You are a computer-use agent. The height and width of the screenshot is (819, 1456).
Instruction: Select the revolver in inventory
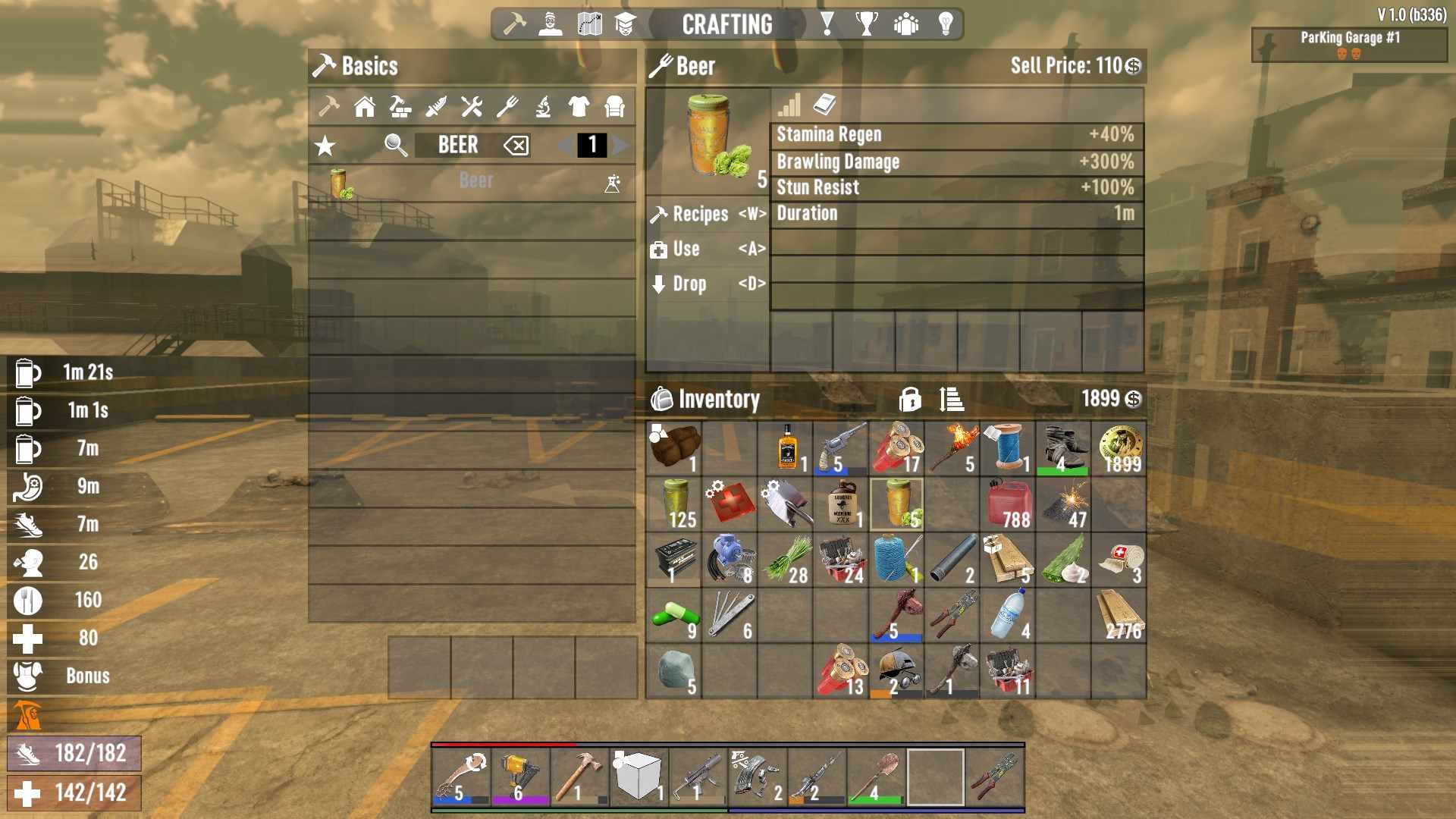tap(840, 448)
